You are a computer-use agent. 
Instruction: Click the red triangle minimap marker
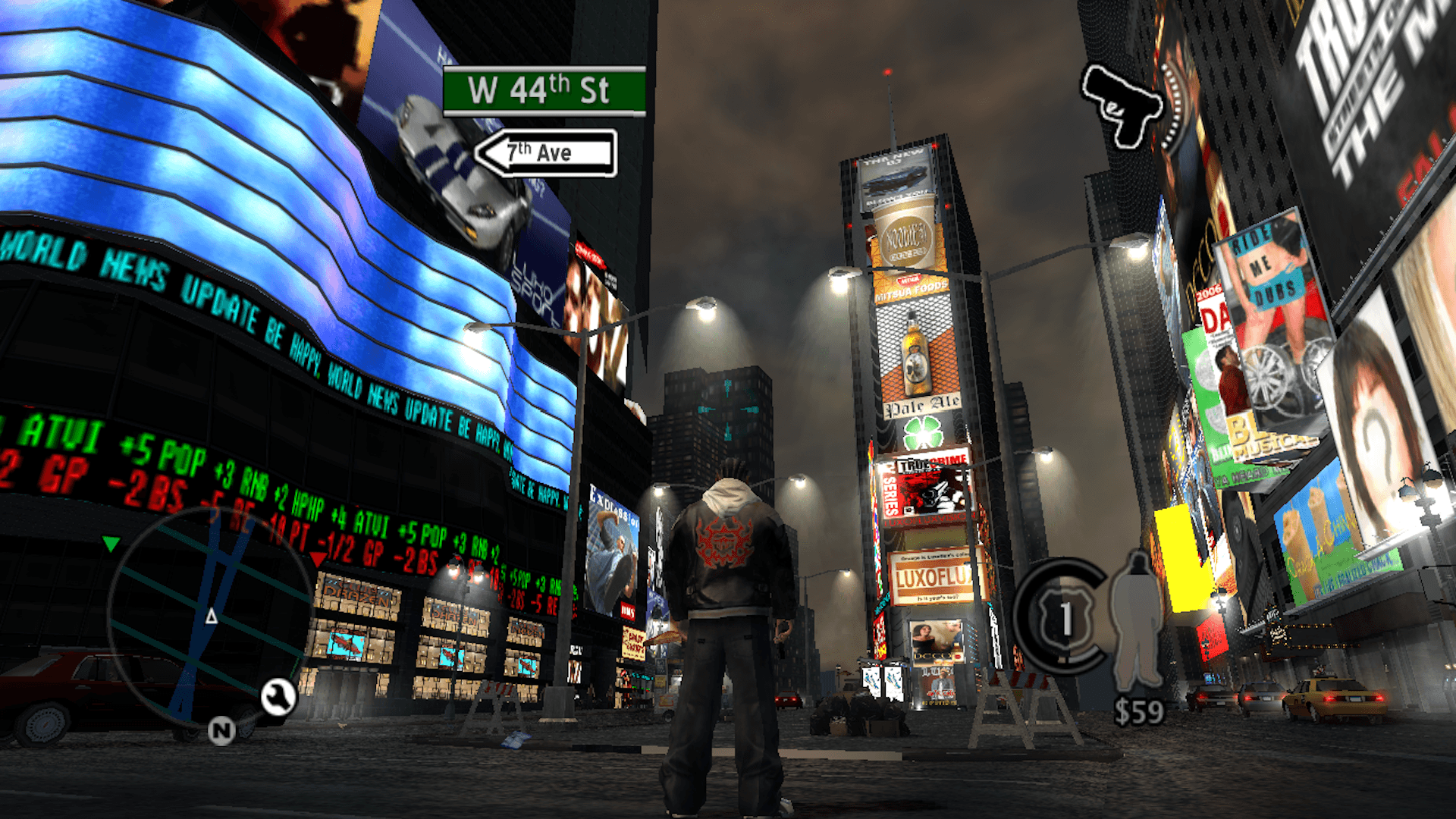[x=318, y=560]
